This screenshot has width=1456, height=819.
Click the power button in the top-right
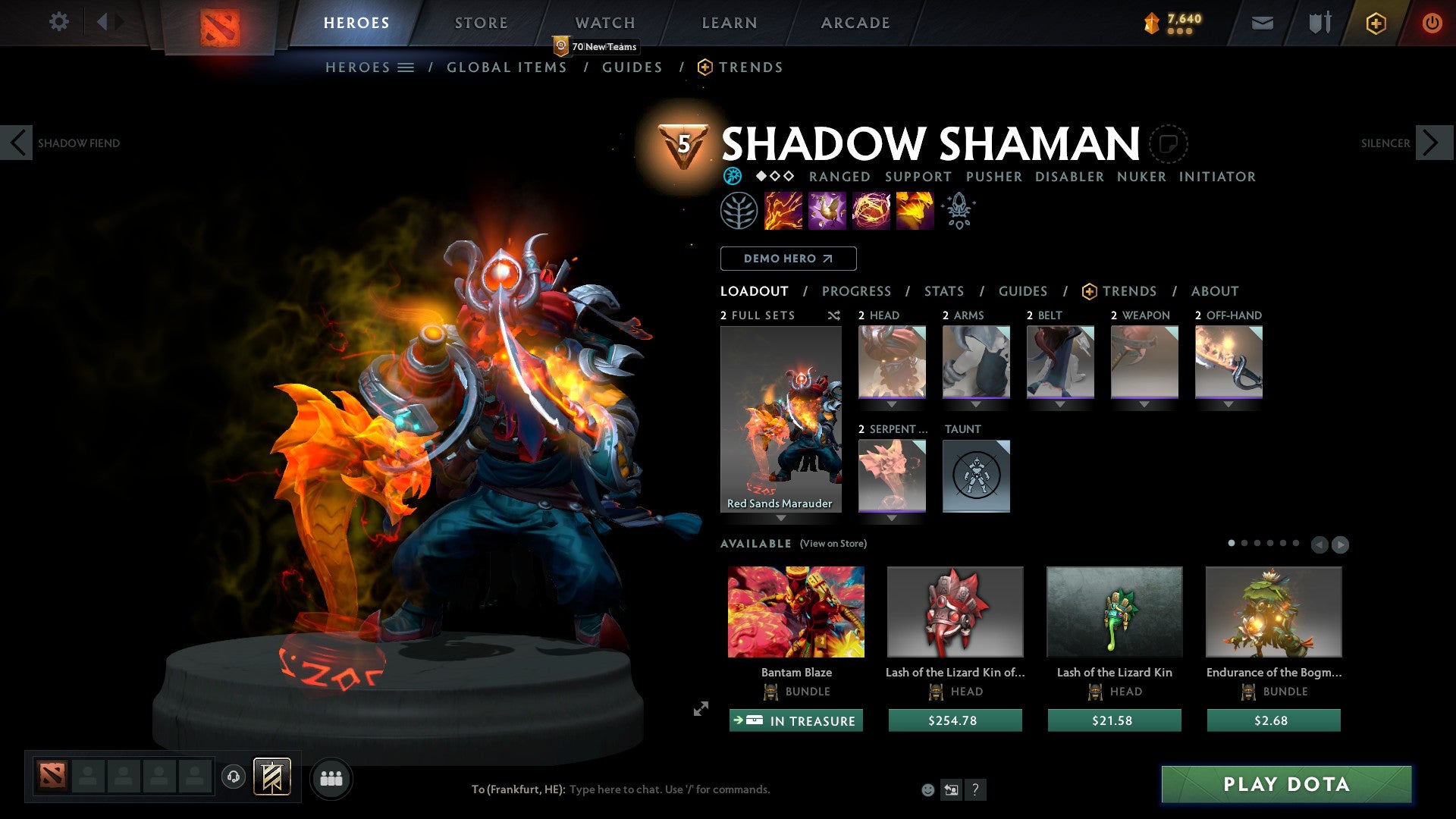pos(1432,23)
